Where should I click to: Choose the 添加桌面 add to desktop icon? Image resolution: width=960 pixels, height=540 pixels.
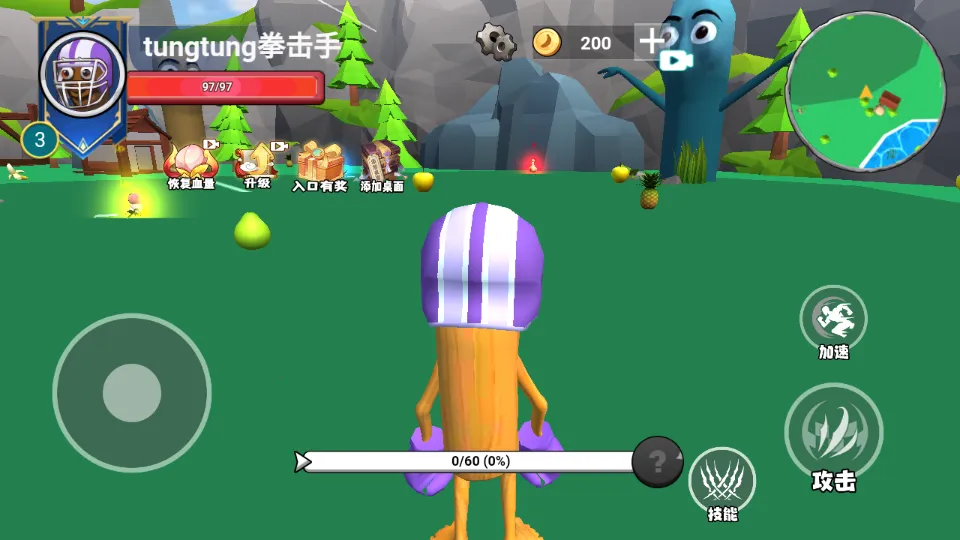[x=381, y=165]
